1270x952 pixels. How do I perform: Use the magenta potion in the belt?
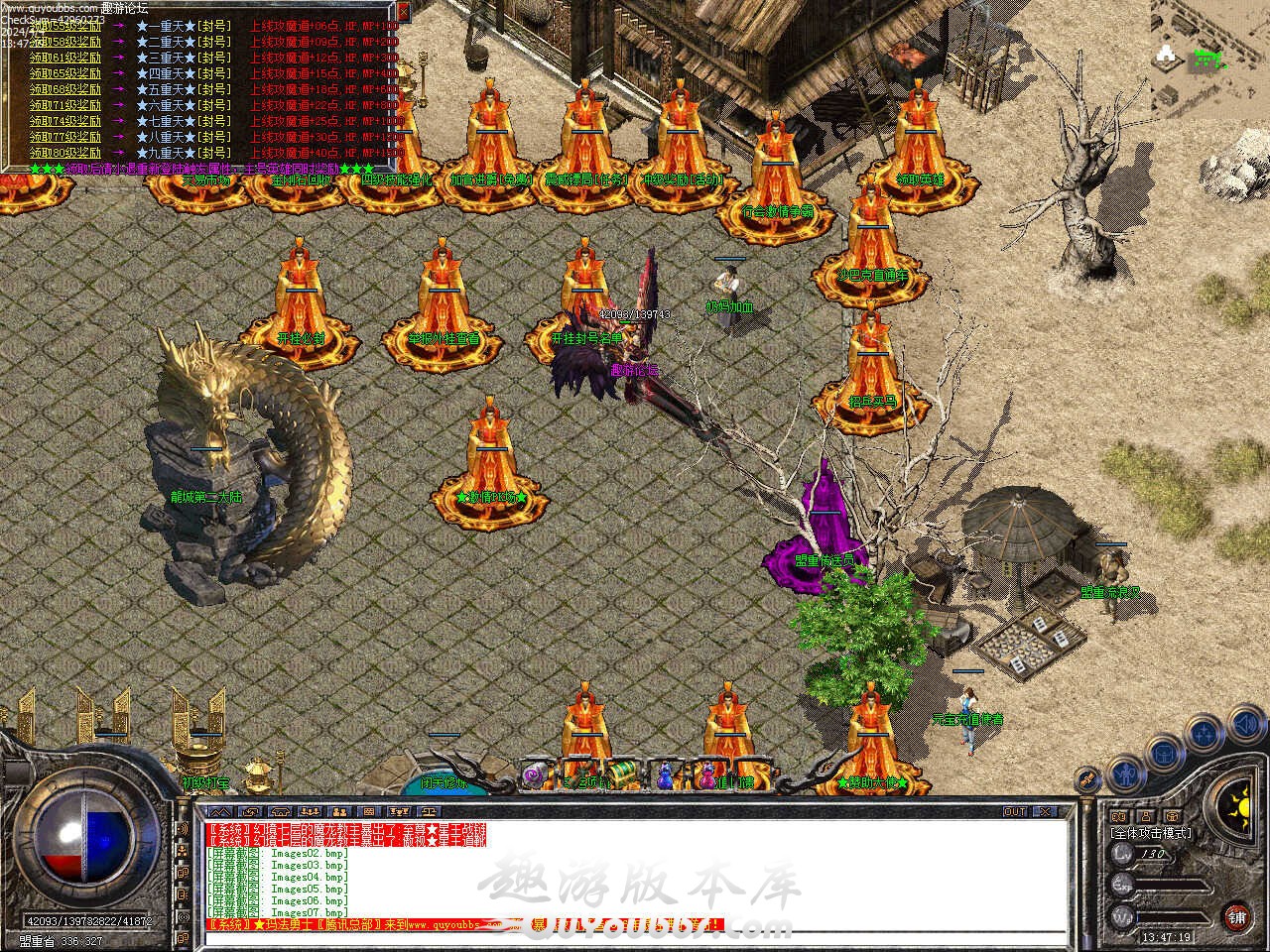click(706, 774)
